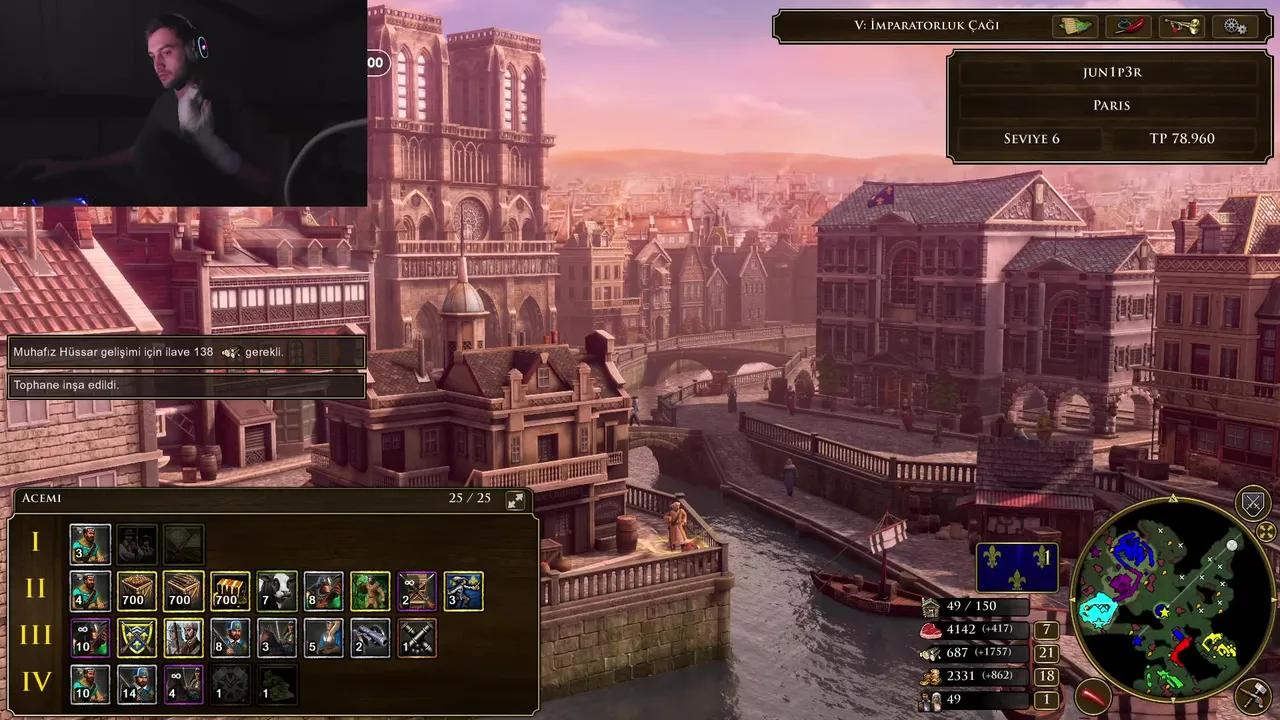Screen dimensions: 1280x720
Task: Select the crossed mortars card
Action: pyautogui.click(x=416, y=638)
